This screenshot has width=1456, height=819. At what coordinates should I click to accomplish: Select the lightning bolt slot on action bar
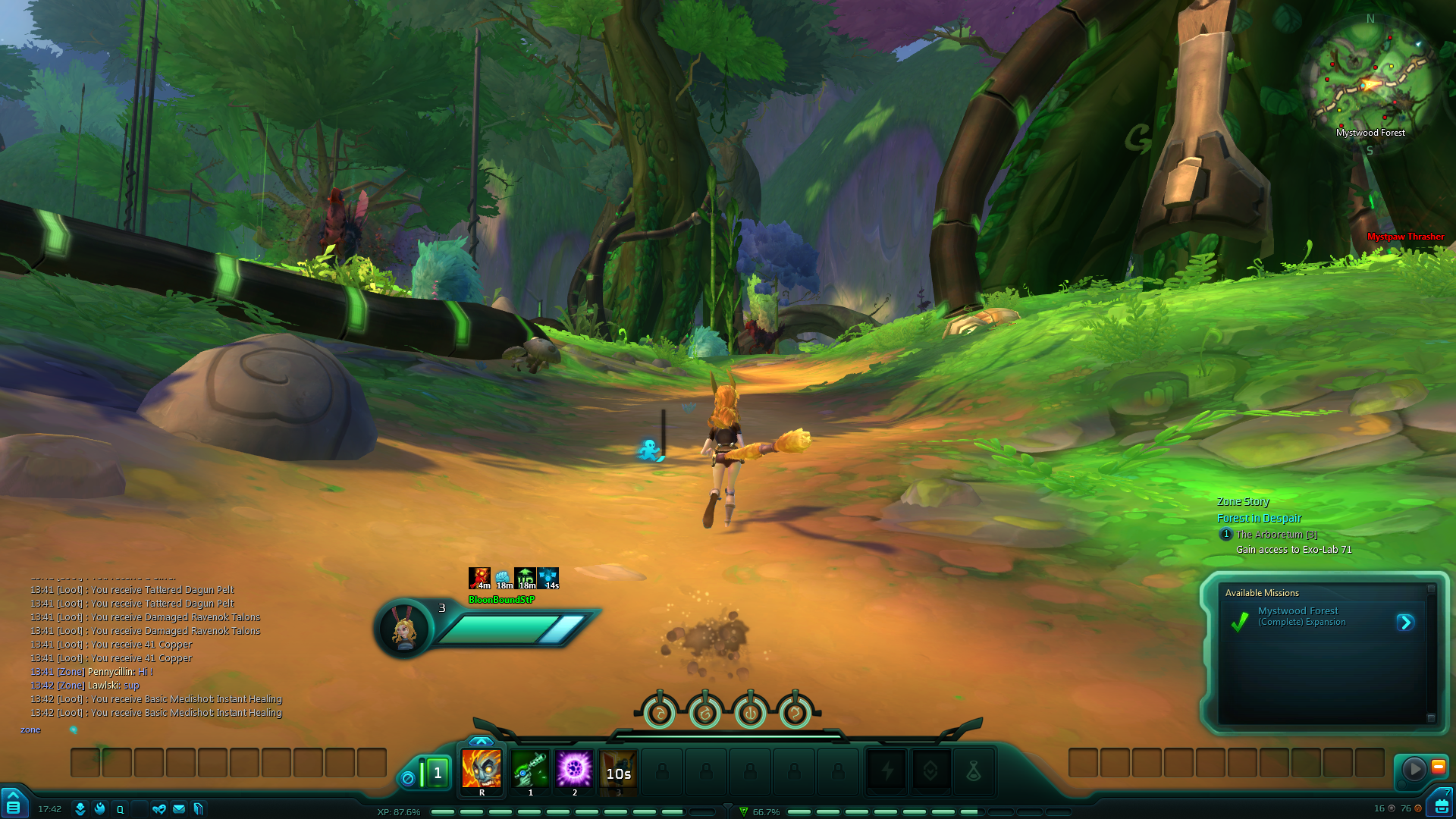tap(886, 772)
